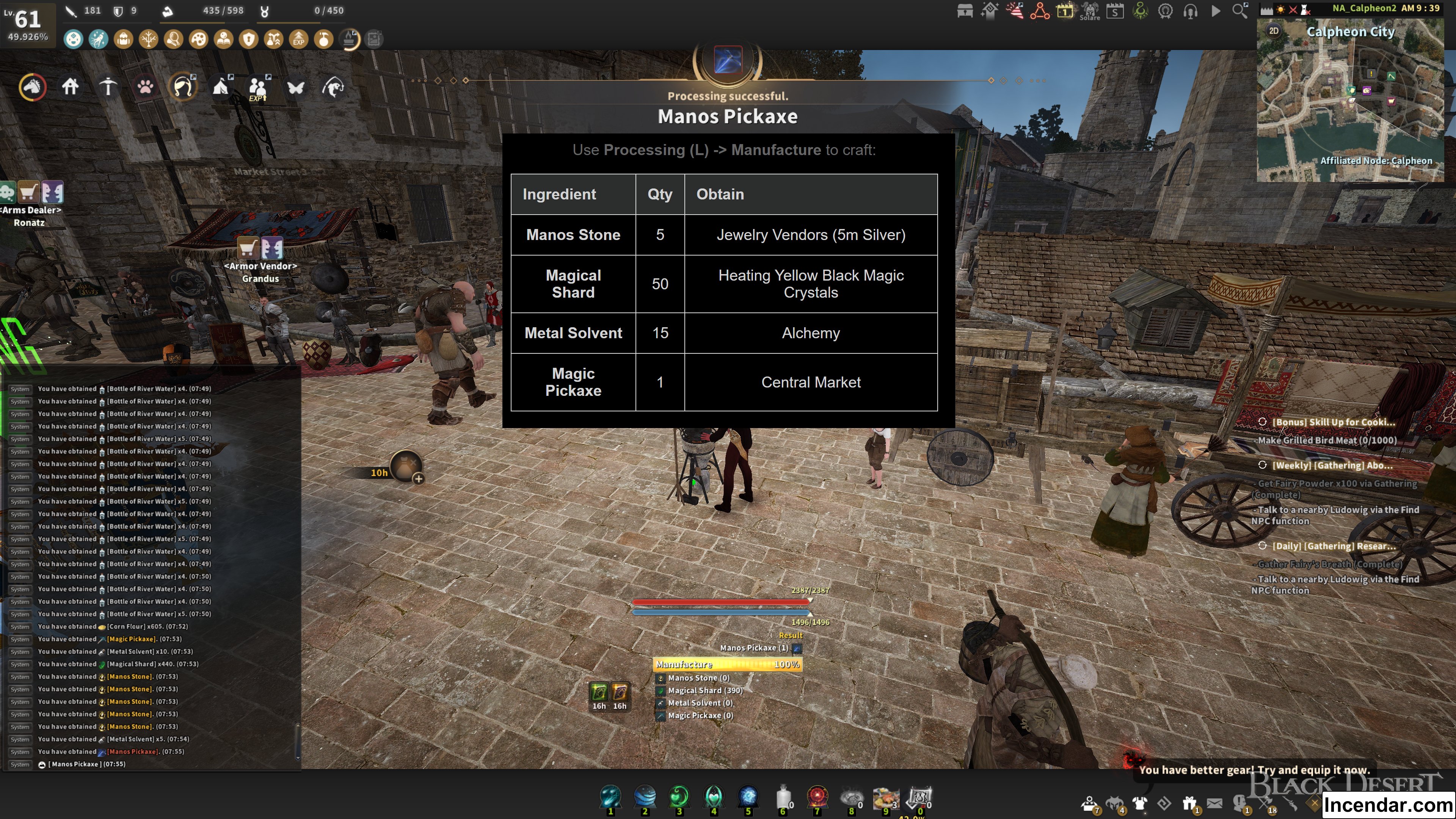The height and width of the screenshot is (819, 1456).
Task: Open the horse mount icon
Action: tap(32, 87)
